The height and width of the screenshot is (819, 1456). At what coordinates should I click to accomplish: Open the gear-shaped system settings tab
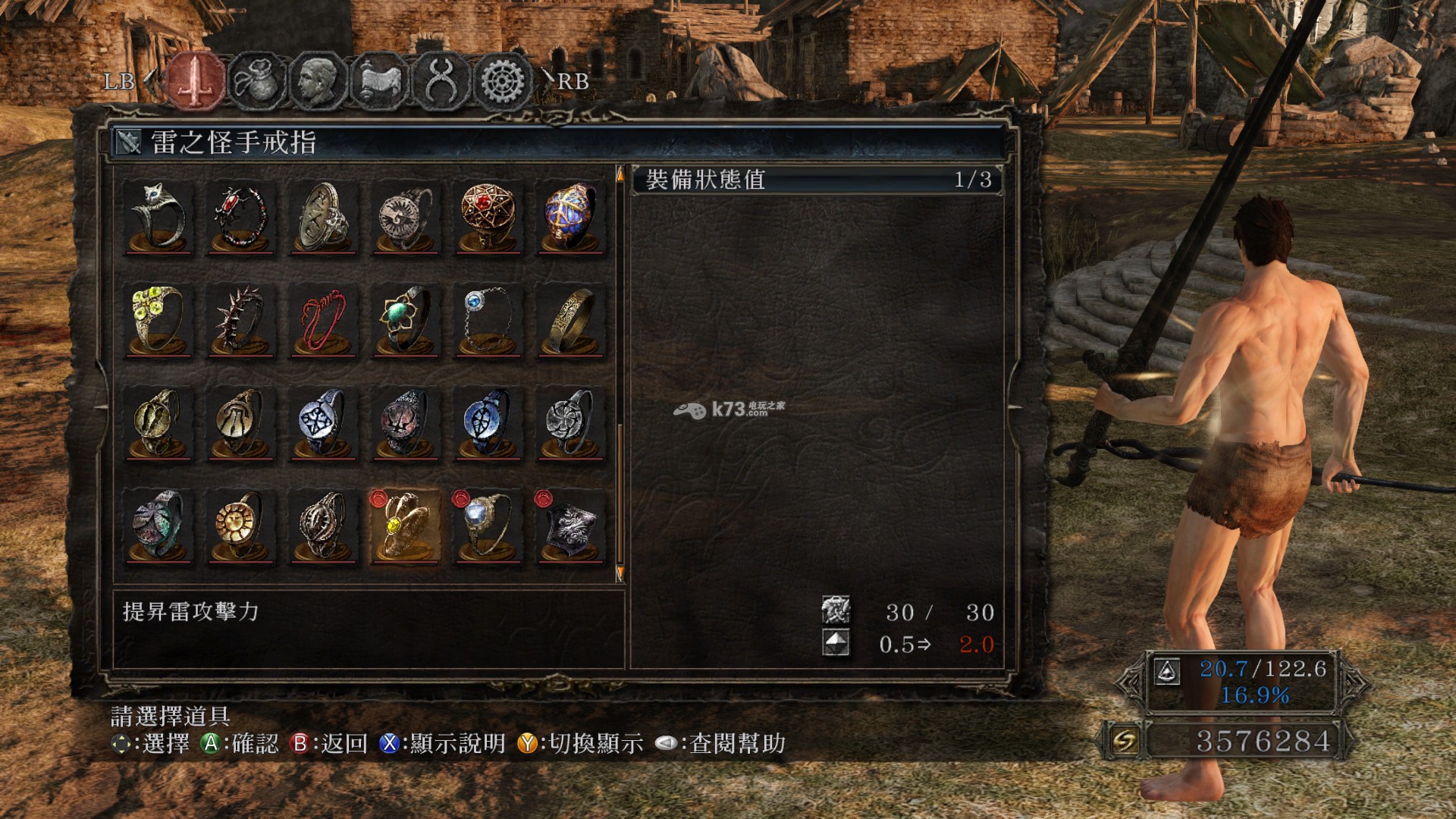tap(501, 80)
